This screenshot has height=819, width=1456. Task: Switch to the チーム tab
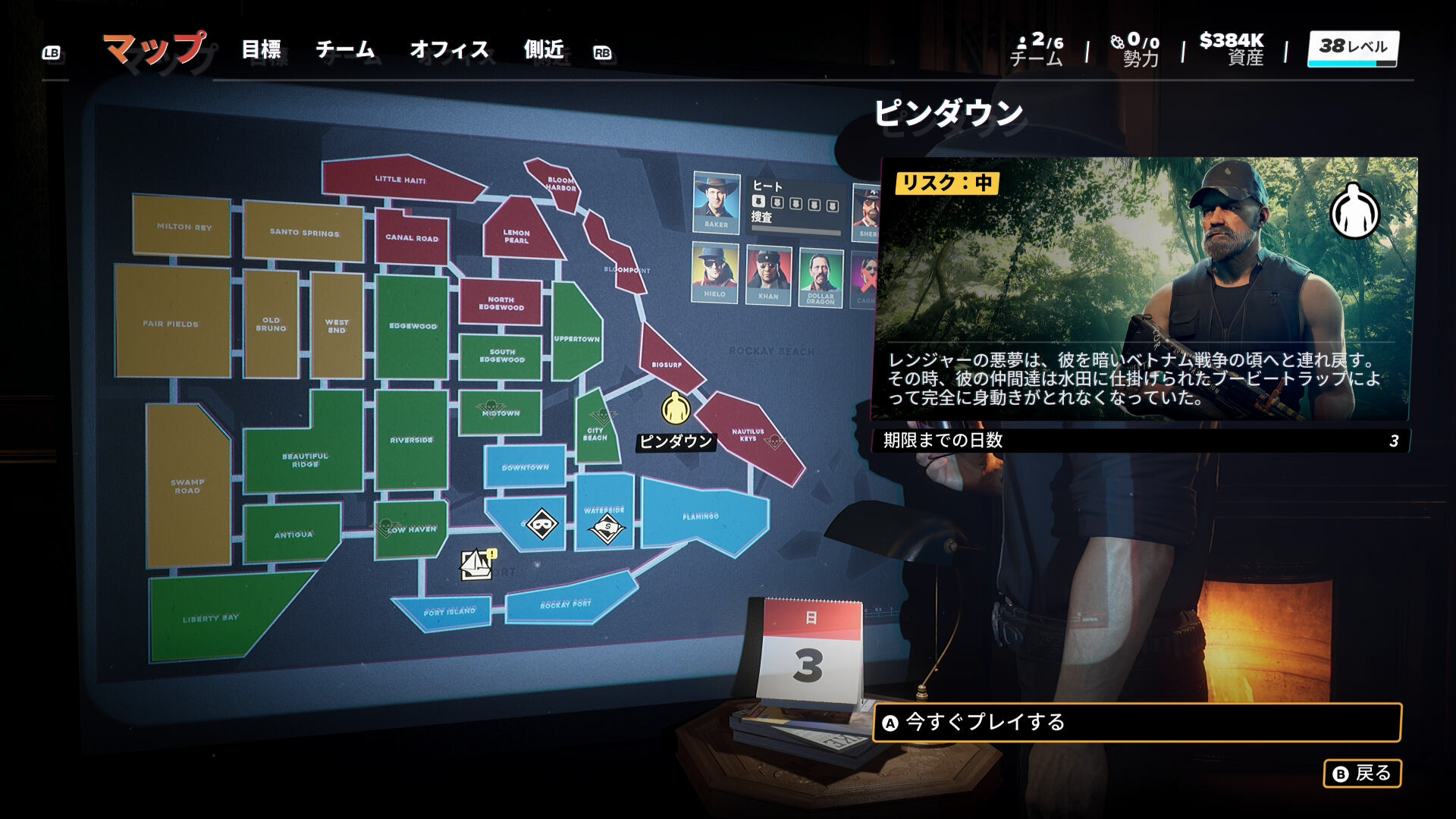(x=345, y=50)
